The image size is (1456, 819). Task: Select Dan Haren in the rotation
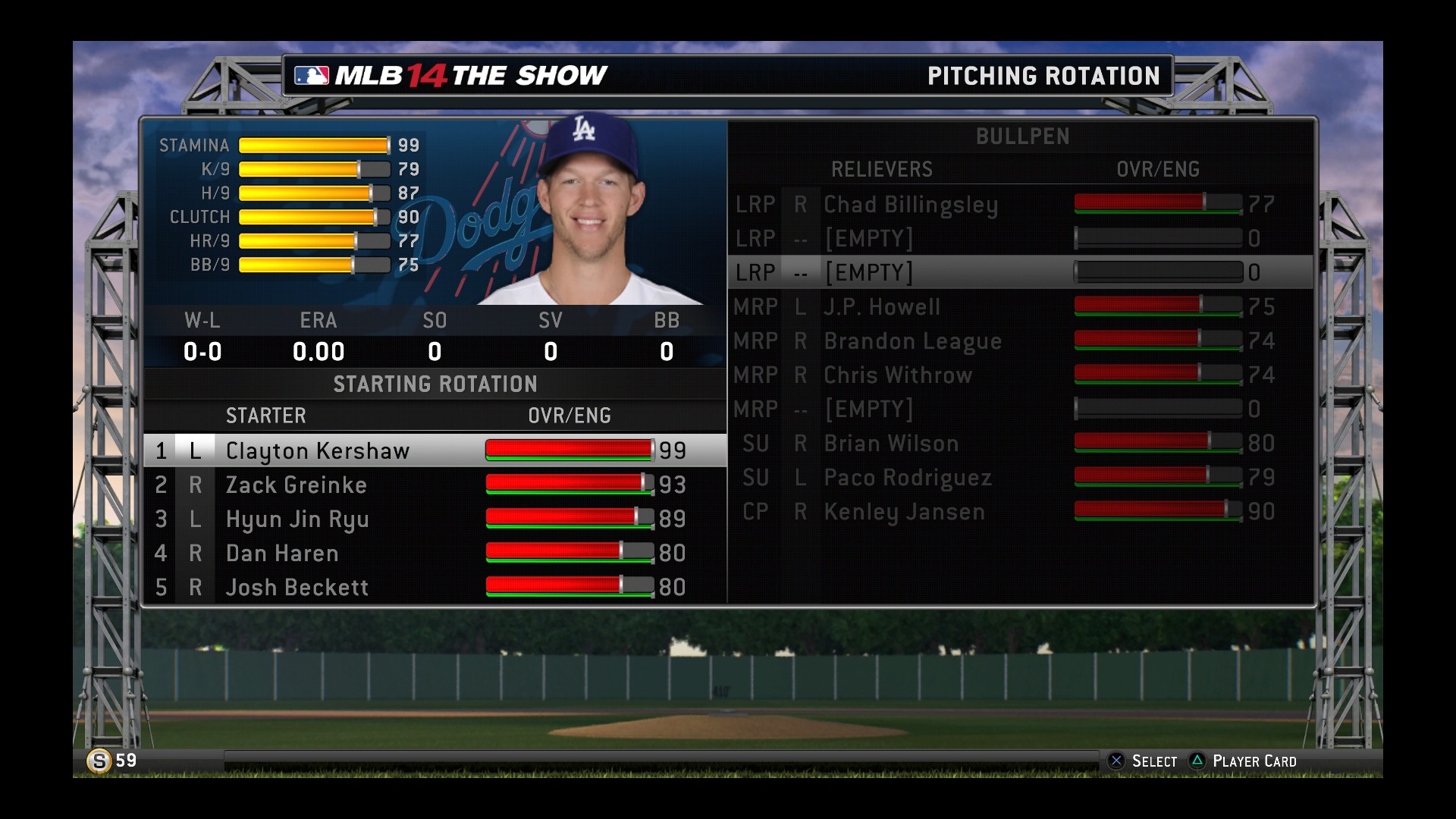(282, 553)
